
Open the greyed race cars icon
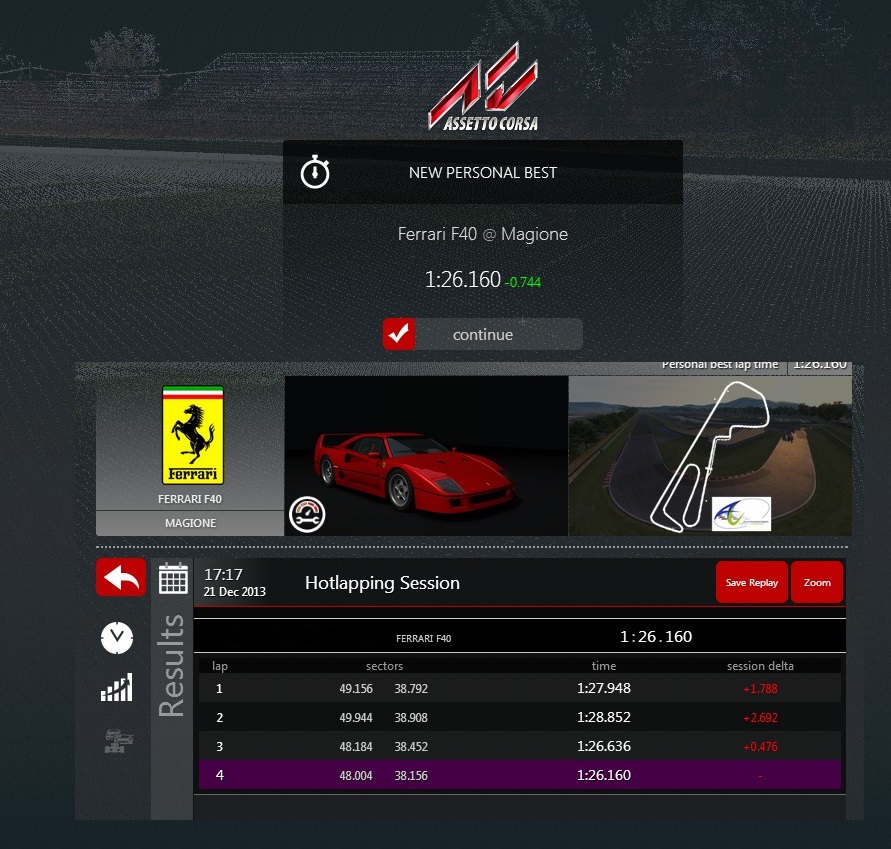pos(117,741)
